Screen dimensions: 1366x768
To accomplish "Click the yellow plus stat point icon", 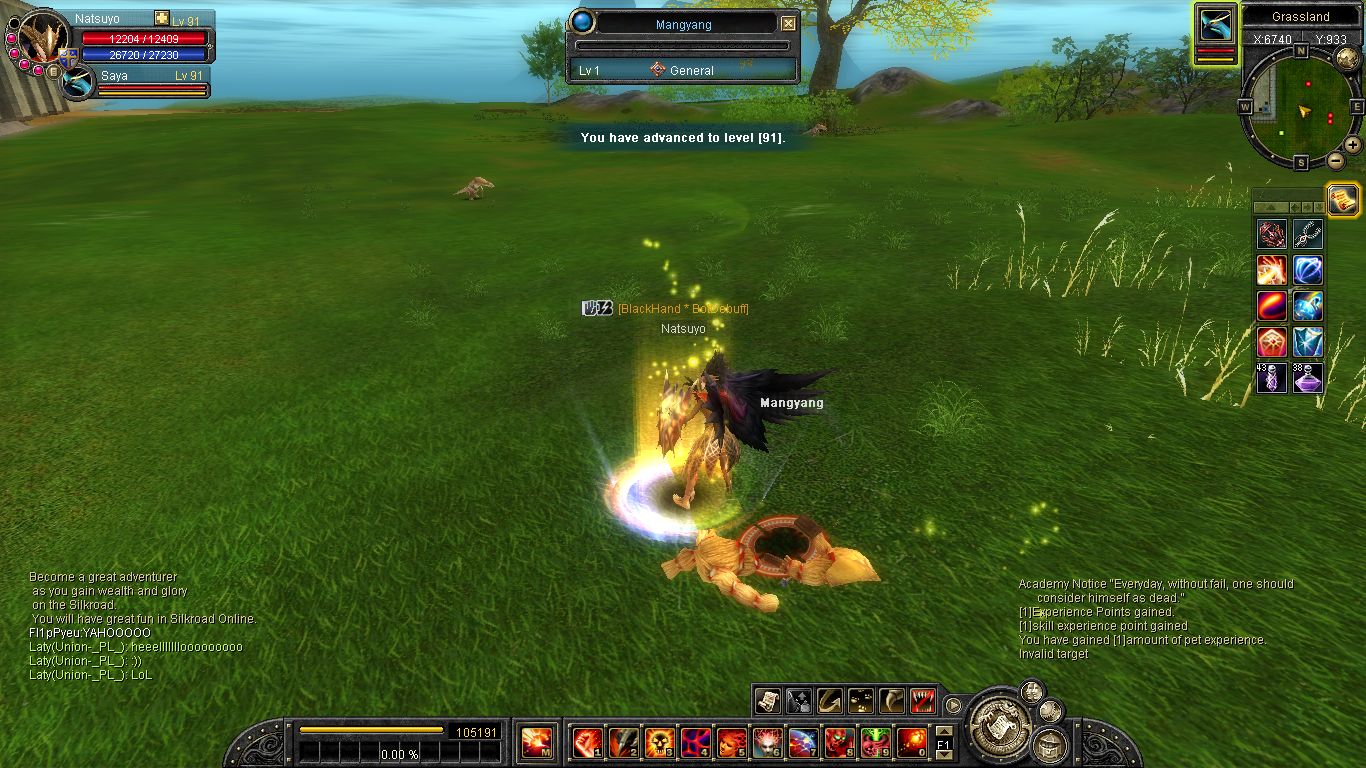I will click(162, 19).
